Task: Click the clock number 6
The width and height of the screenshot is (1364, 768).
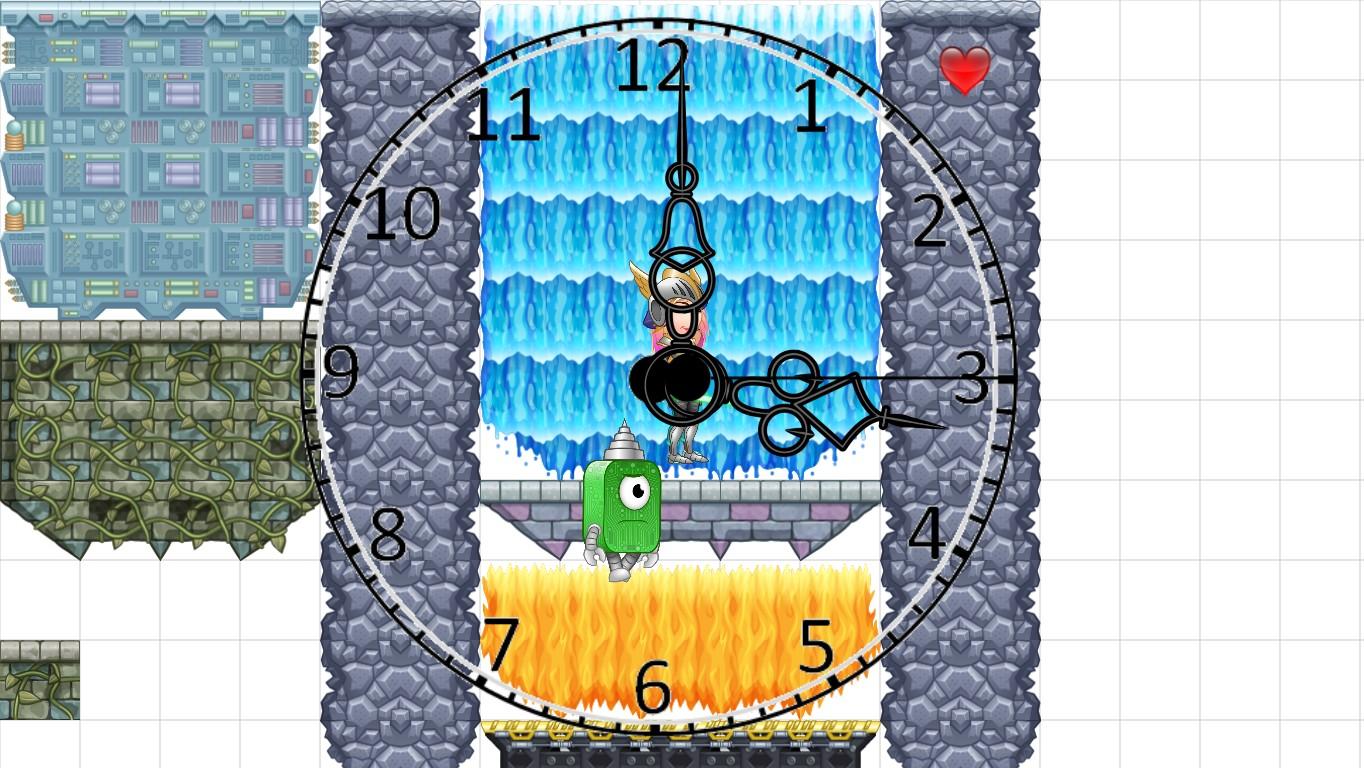Action: (655, 687)
